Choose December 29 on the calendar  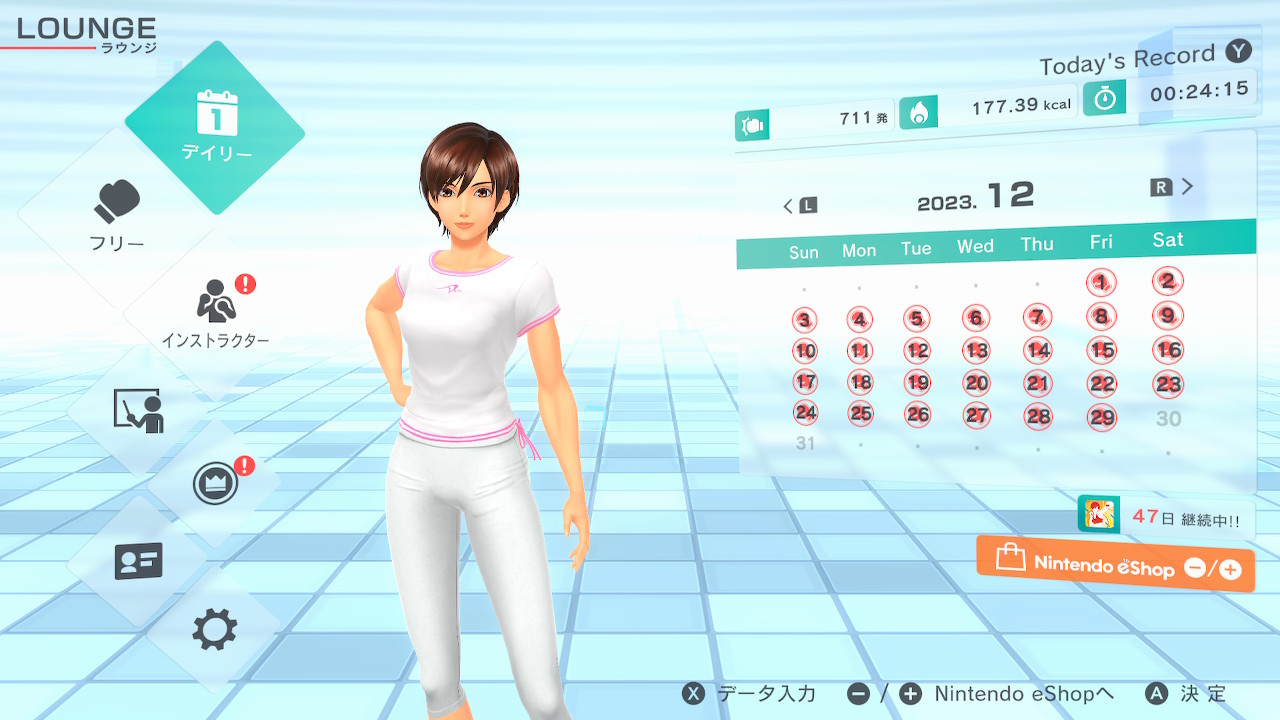(1102, 418)
